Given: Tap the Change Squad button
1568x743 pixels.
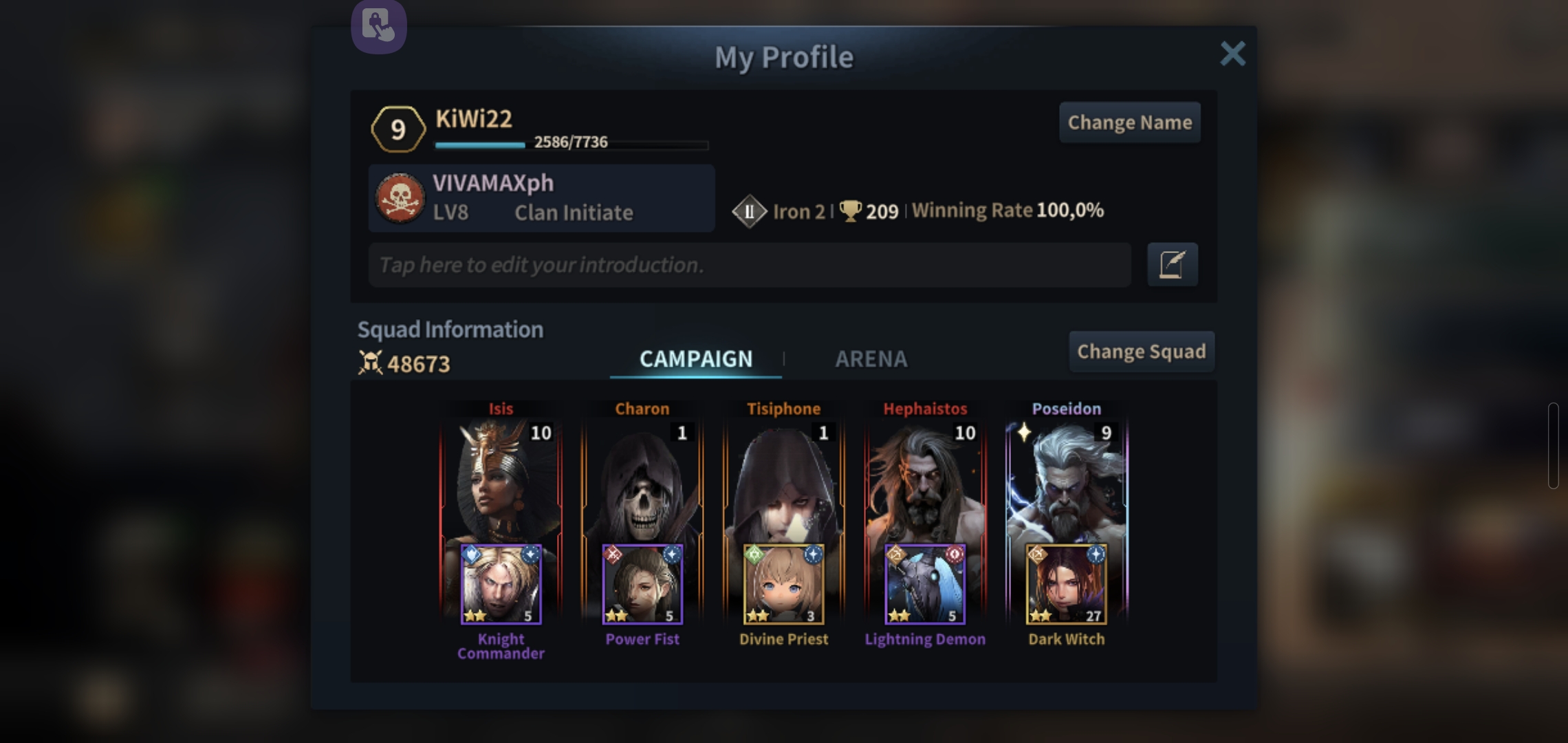Looking at the screenshot, I should pos(1141,352).
